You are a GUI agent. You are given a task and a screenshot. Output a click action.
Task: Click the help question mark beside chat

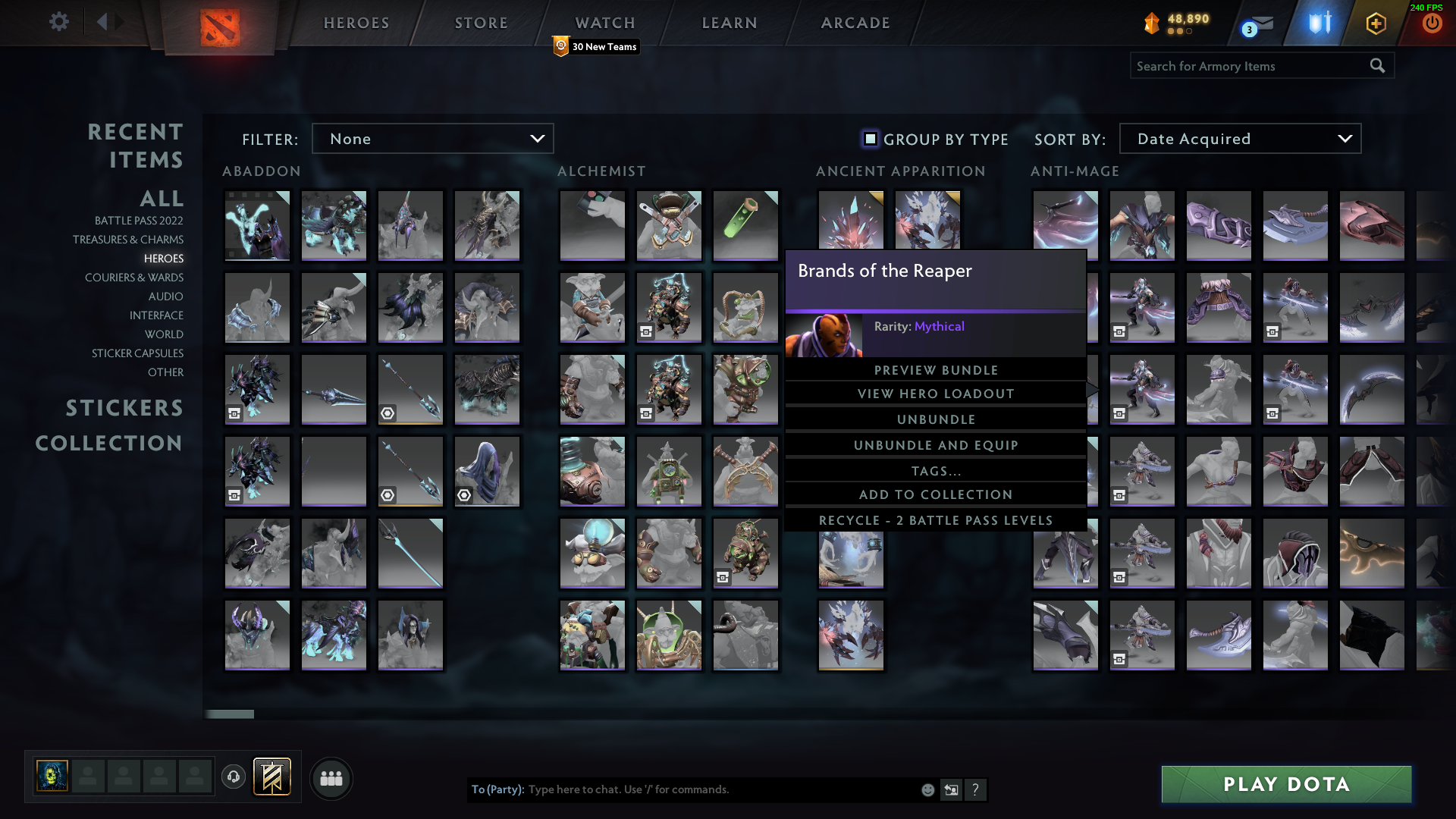[x=976, y=789]
